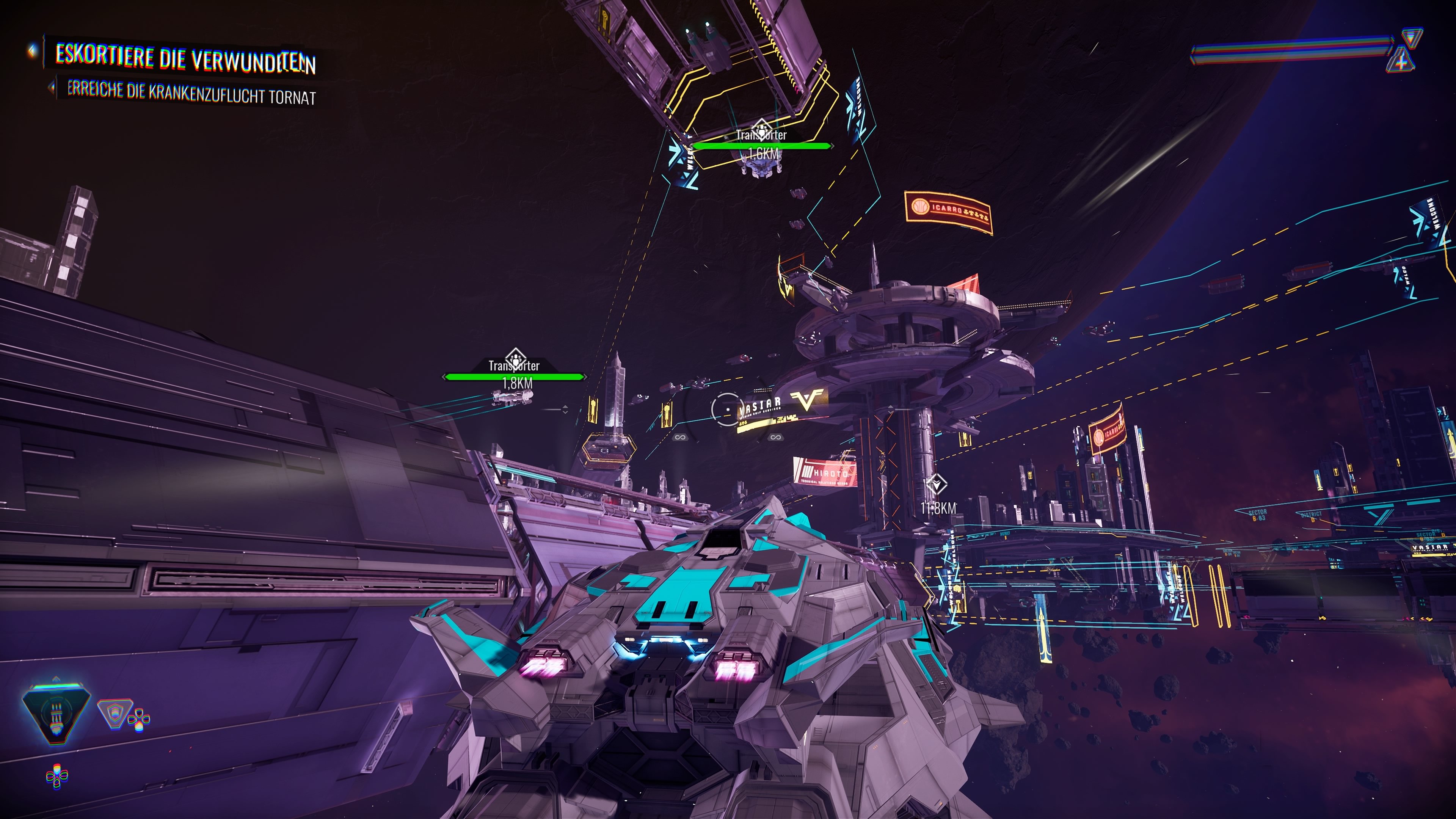
Task: Select the small shield device icon
Action: (115, 713)
